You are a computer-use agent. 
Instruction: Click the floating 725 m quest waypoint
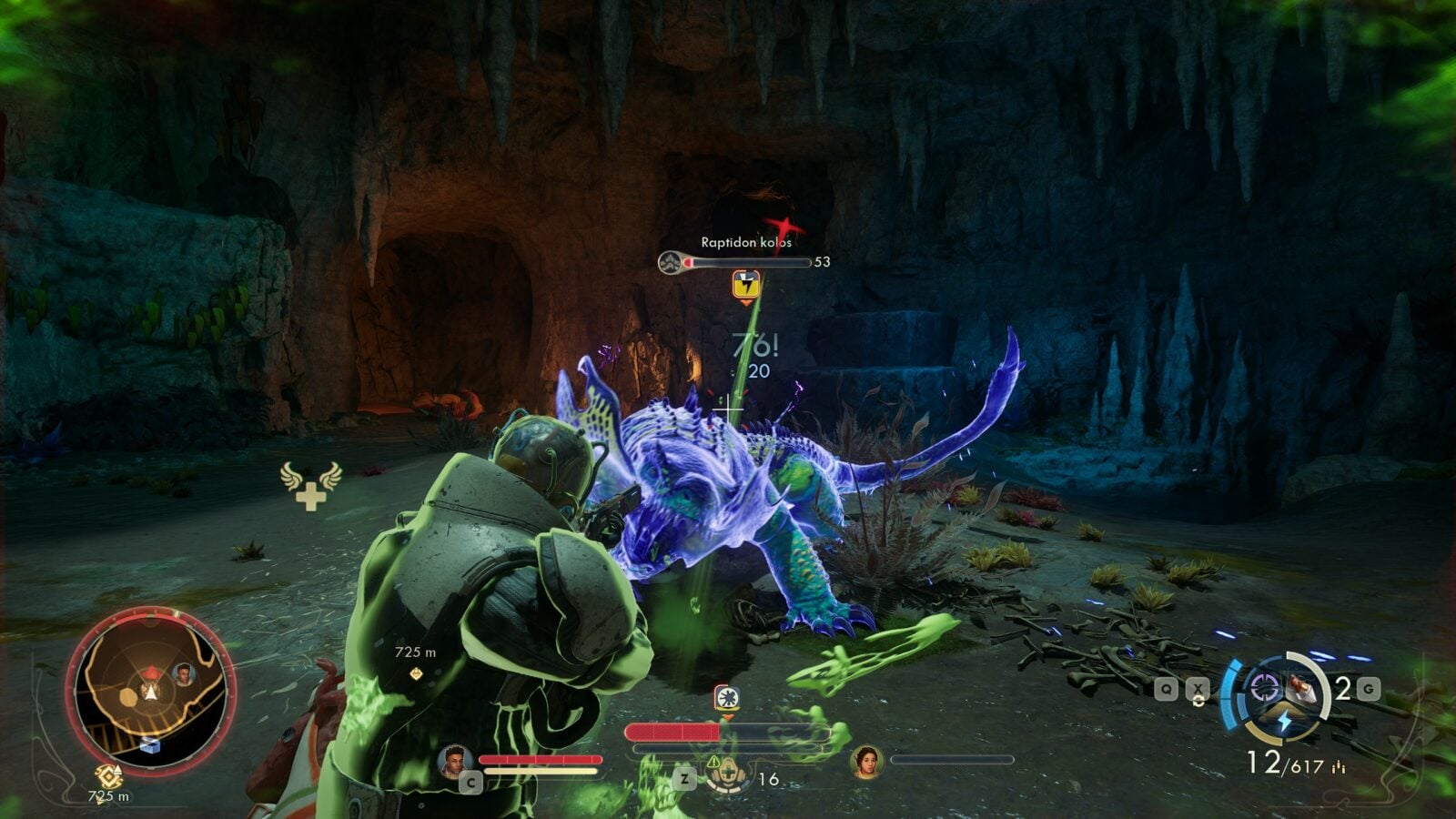click(x=416, y=673)
